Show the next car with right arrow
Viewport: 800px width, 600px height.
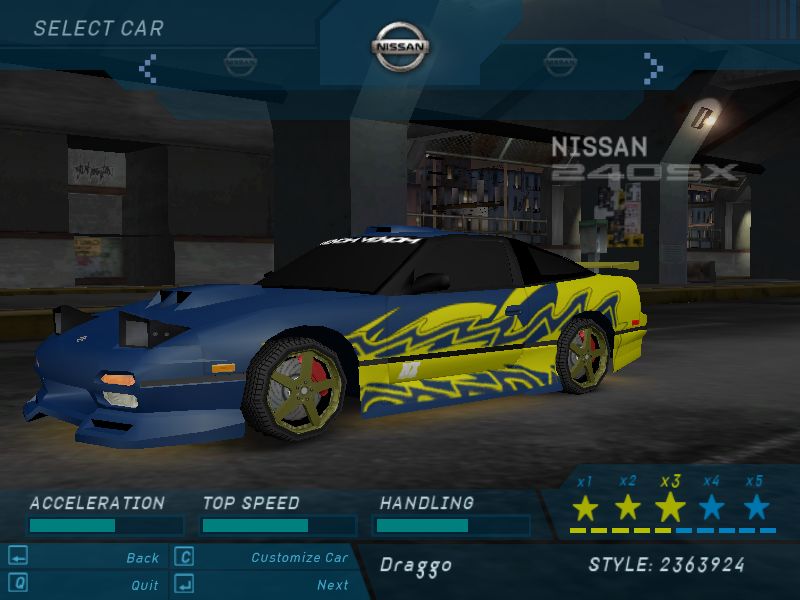coord(653,67)
